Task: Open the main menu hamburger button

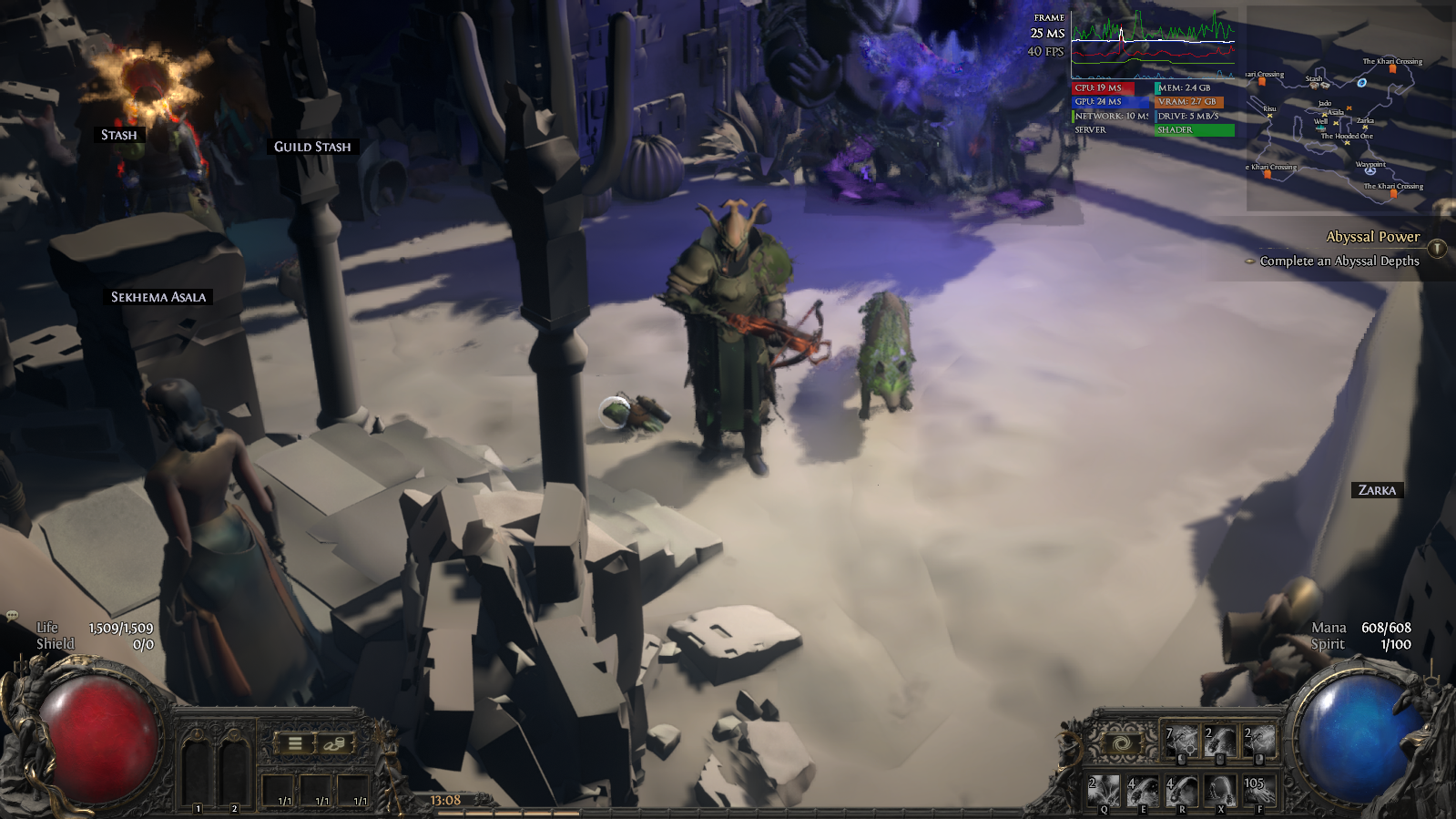Action: point(295,743)
